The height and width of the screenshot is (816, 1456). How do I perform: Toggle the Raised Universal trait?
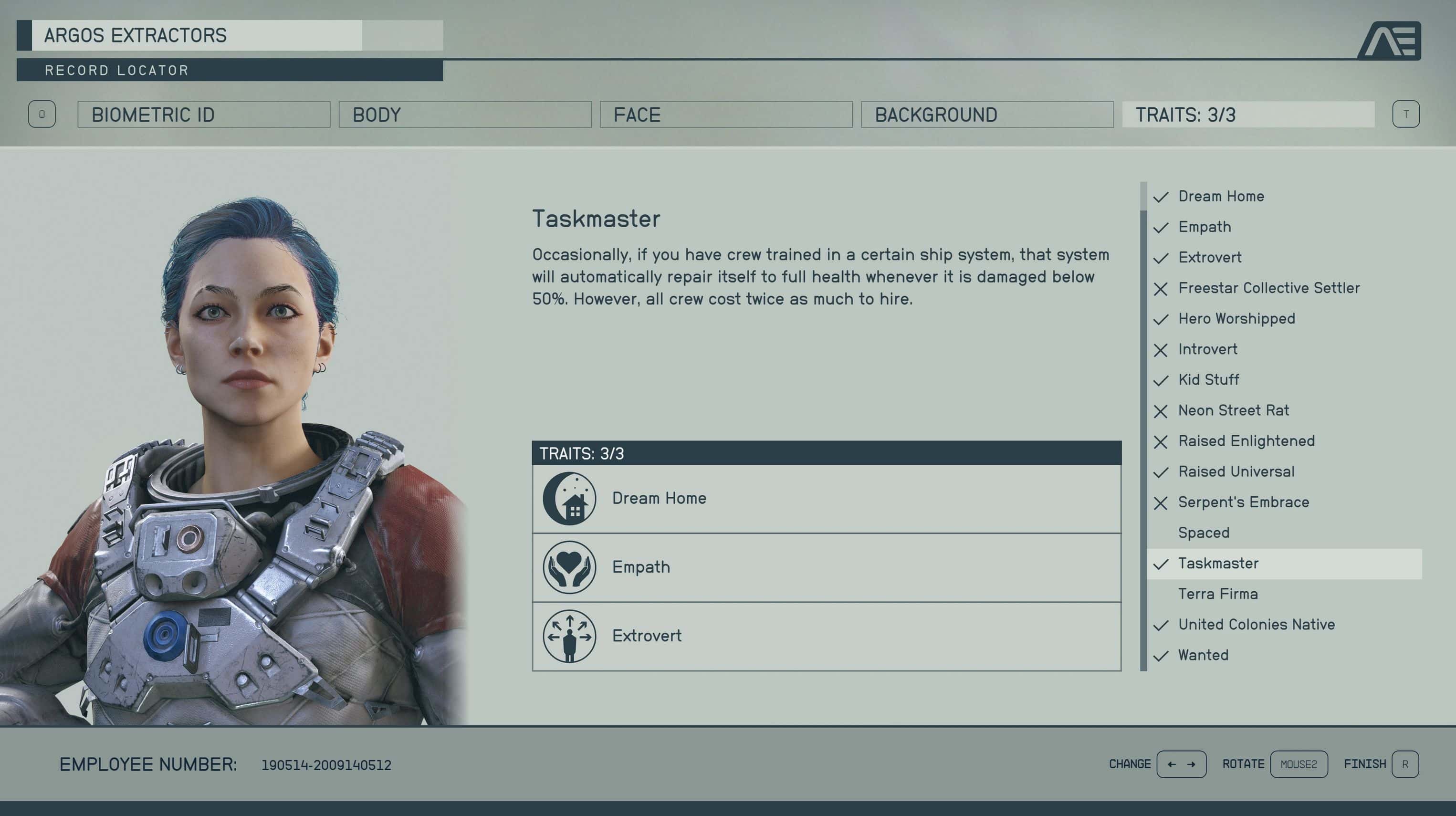pyautogui.click(x=1236, y=471)
